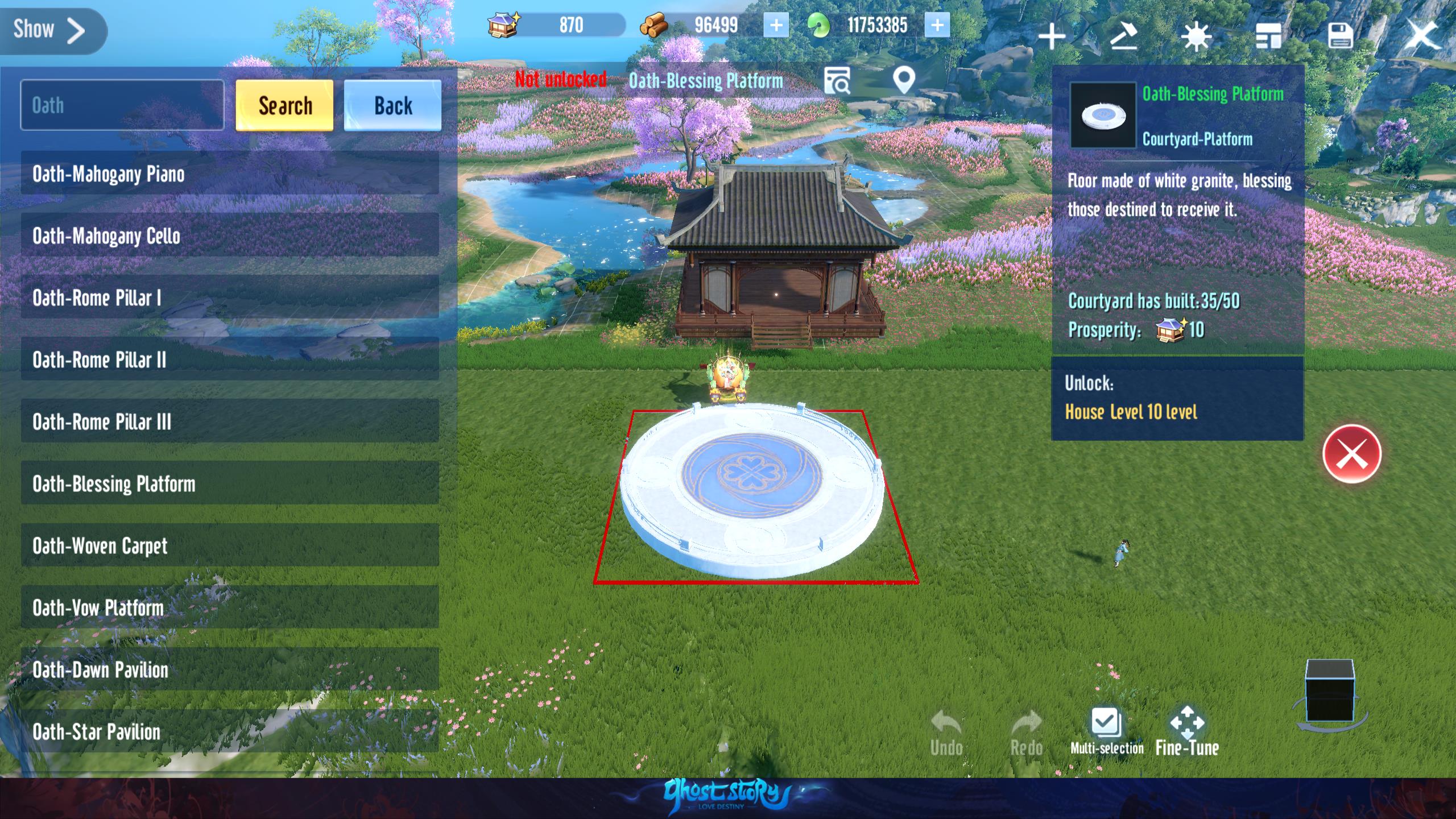Viewport: 1456px width, 819px height.
Task: Pick the Oath-Rome Pillar II entry
Action: pos(230,359)
